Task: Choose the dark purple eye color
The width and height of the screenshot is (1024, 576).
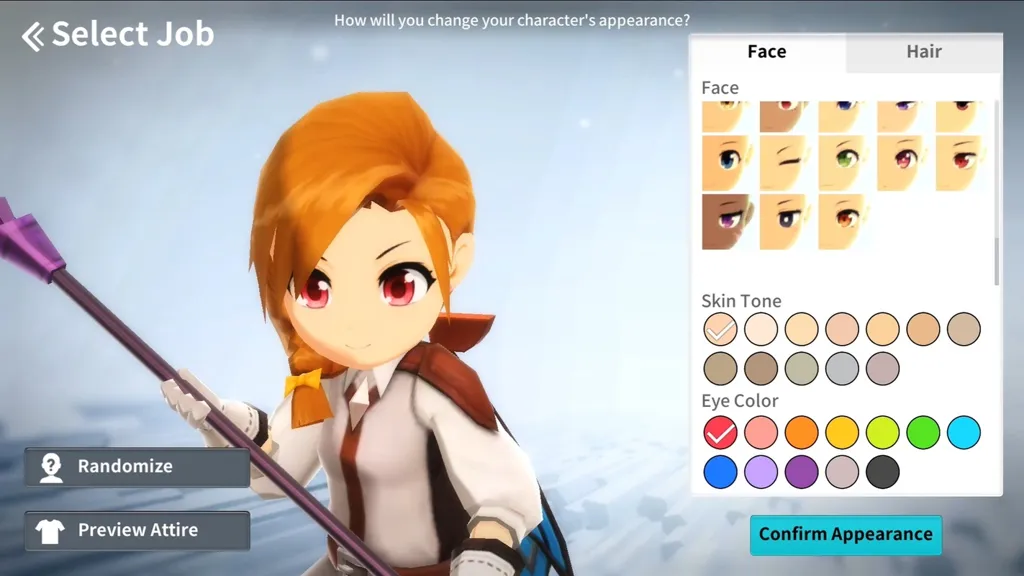Action: (801, 472)
